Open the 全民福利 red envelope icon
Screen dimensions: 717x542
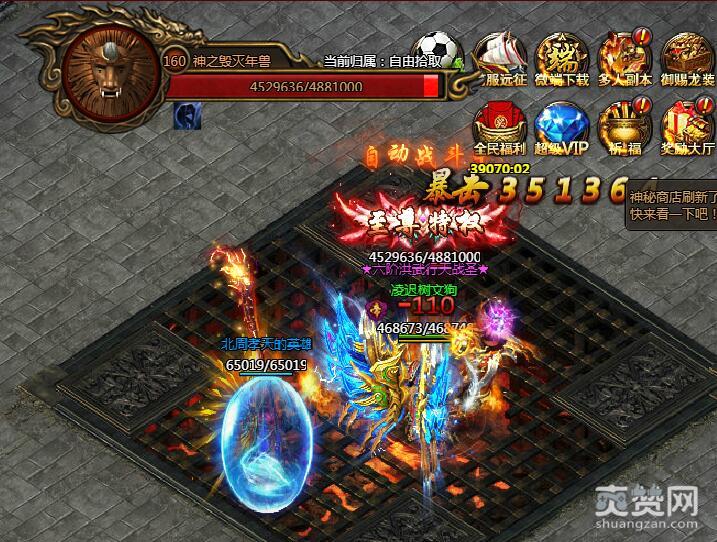(x=499, y=127)
